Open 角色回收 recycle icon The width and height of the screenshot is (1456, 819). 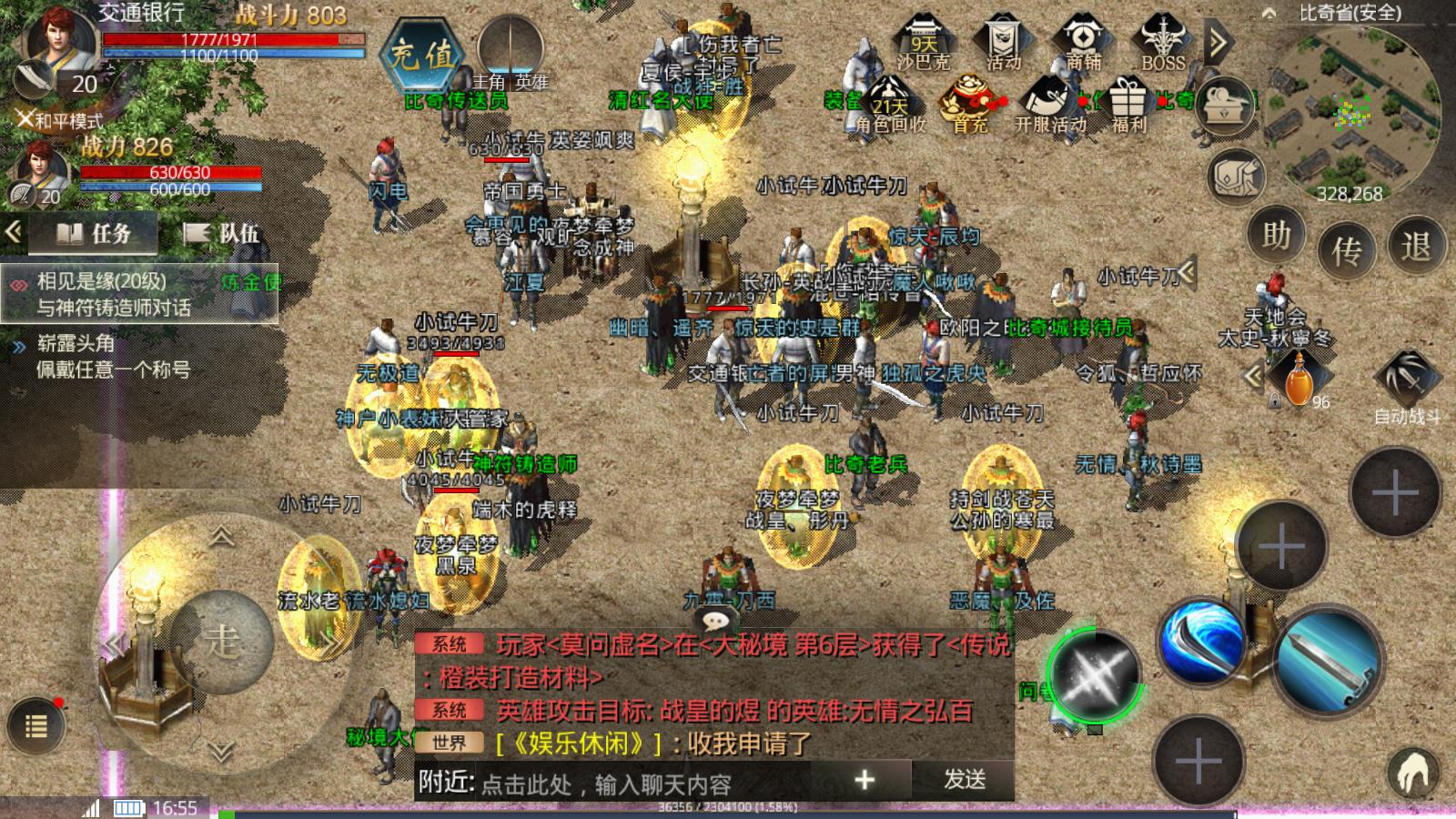click(890, 105)
